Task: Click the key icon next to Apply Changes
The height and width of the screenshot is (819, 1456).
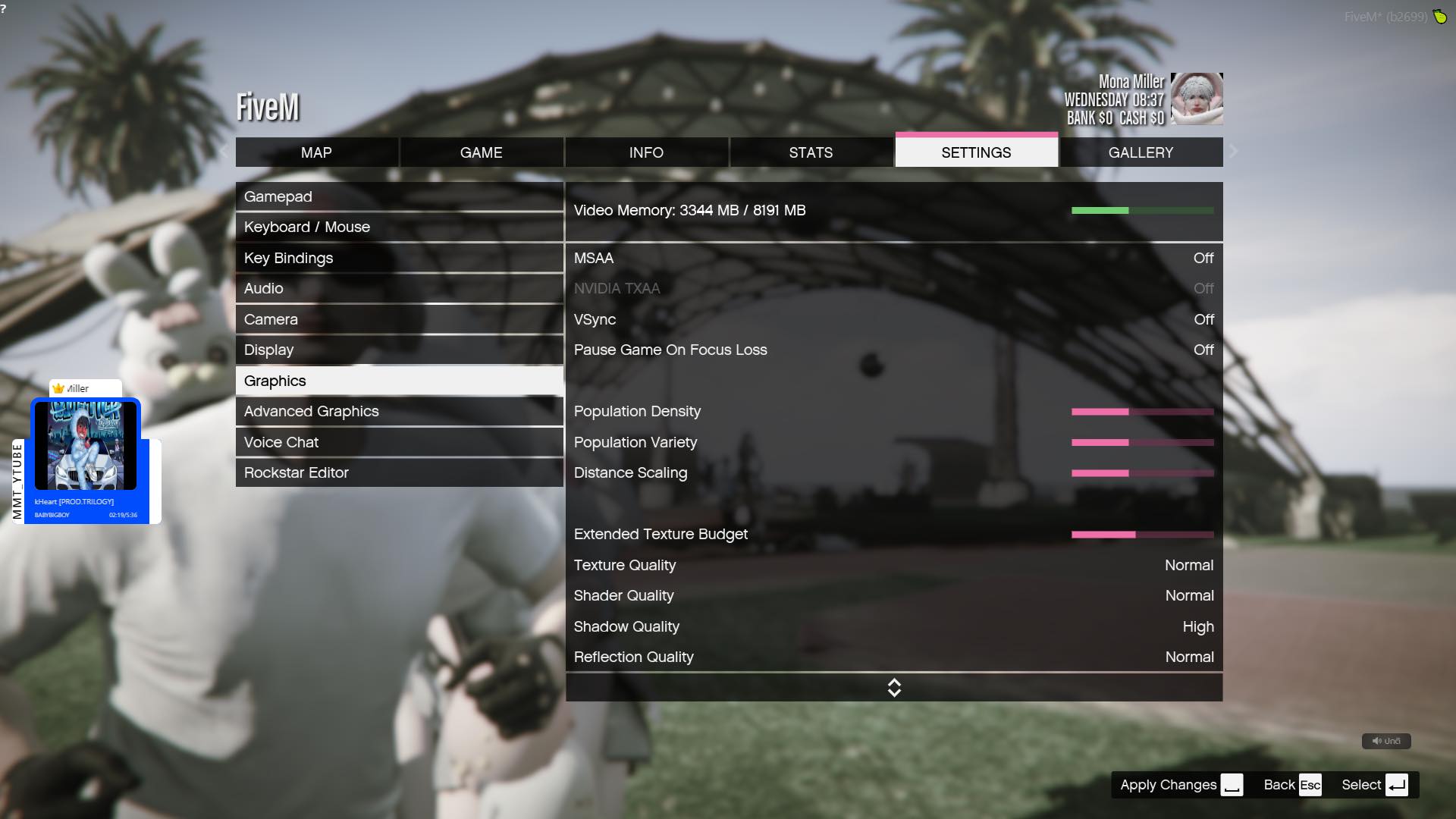Action: tap(1232, 785)
